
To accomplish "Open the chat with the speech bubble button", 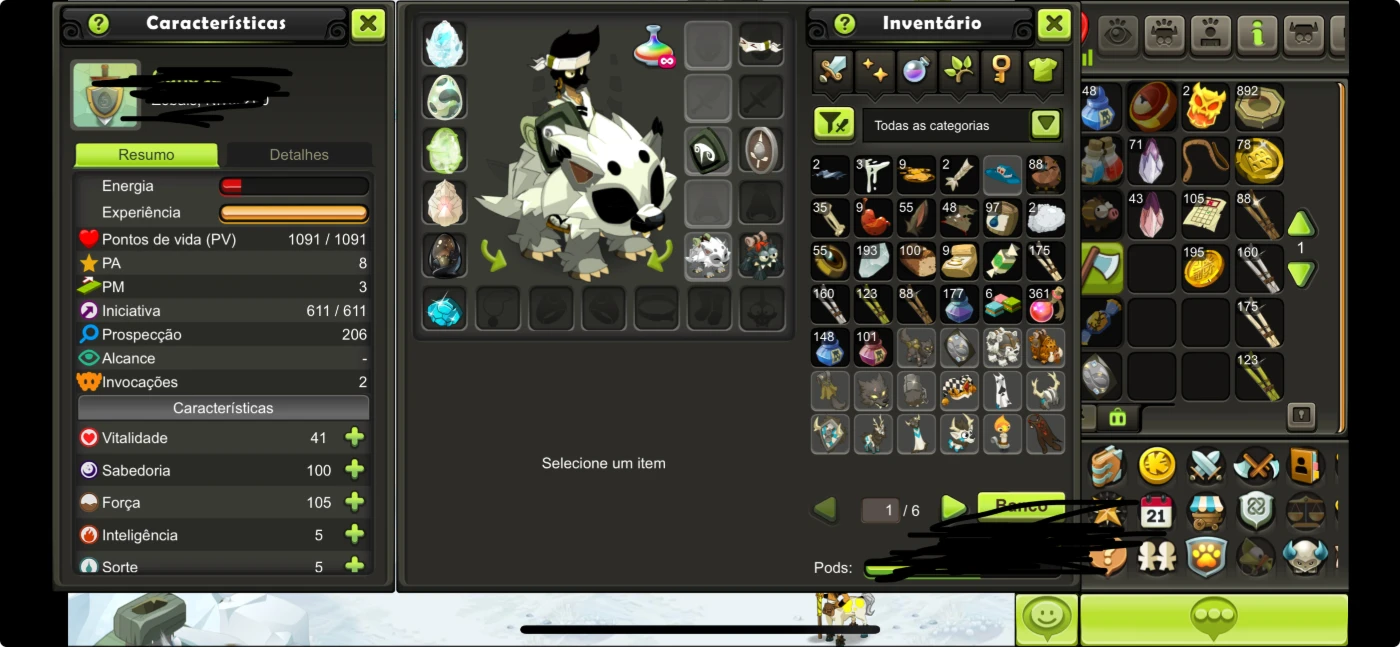I will coord(1213,619).
